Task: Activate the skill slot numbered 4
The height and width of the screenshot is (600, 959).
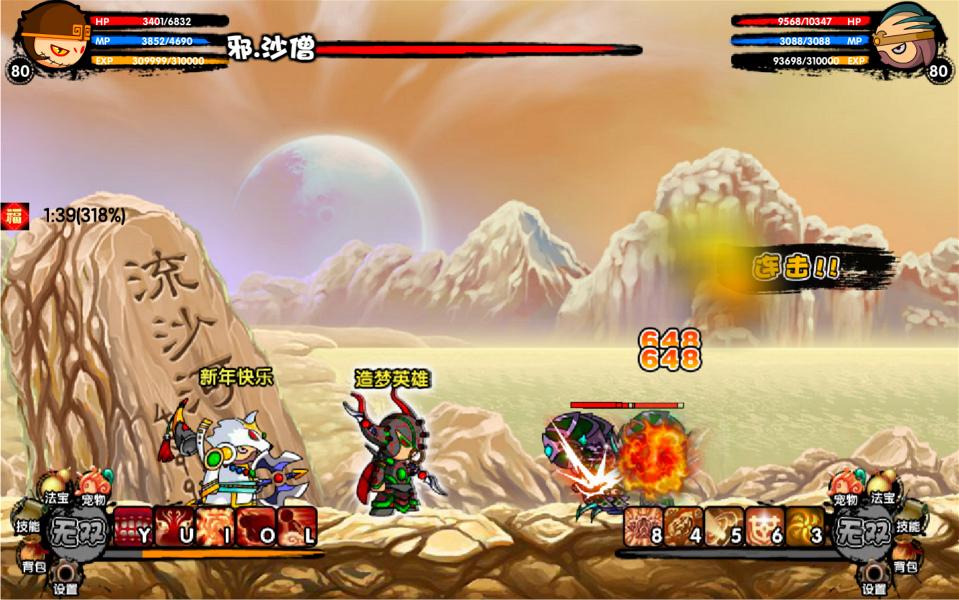Action: [685, 526]
